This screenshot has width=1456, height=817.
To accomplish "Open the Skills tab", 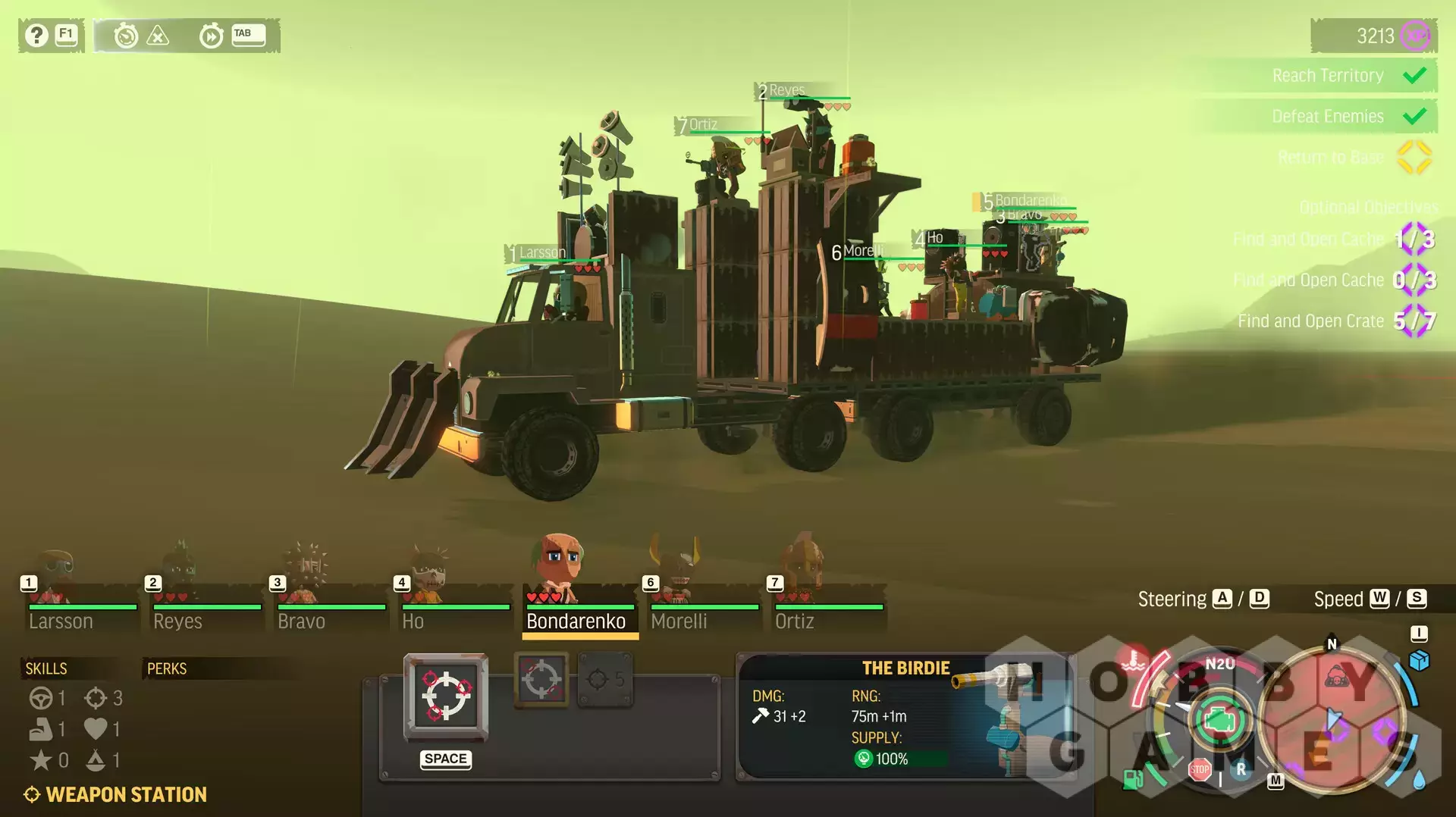I will coord(46,668).
